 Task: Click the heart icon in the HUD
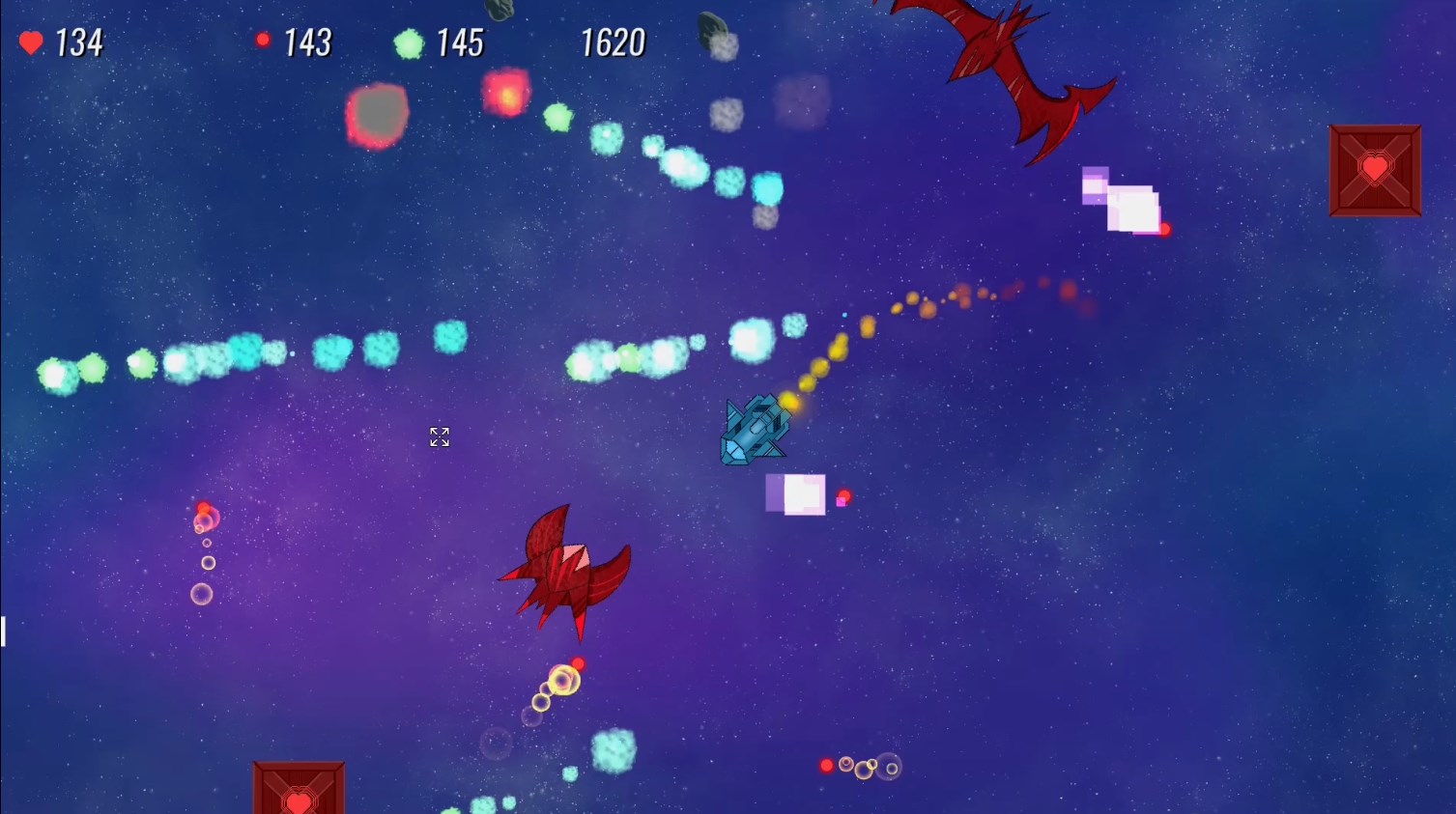(30, 42)
